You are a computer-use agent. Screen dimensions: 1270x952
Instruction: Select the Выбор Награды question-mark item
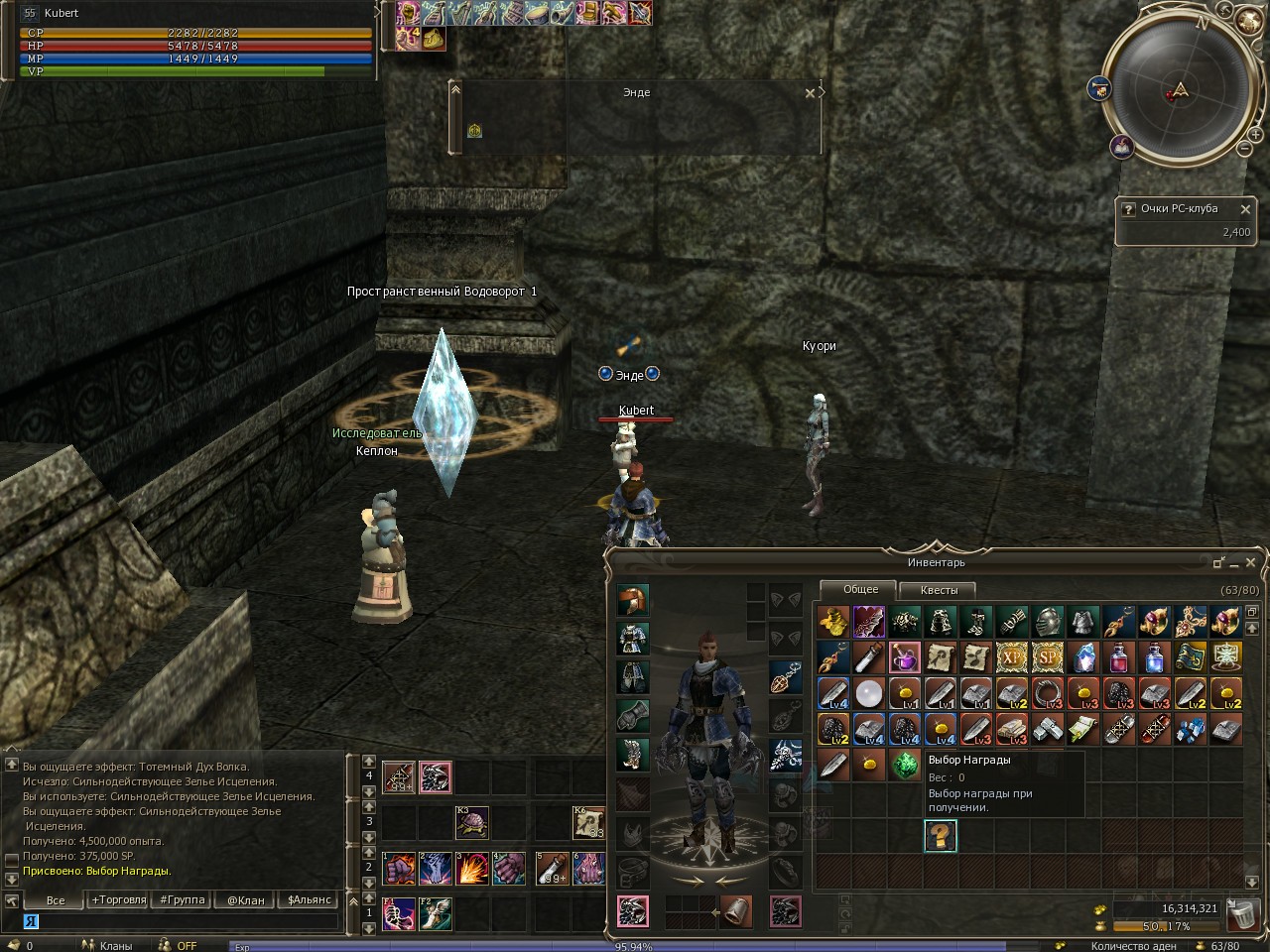coord(940,836)
